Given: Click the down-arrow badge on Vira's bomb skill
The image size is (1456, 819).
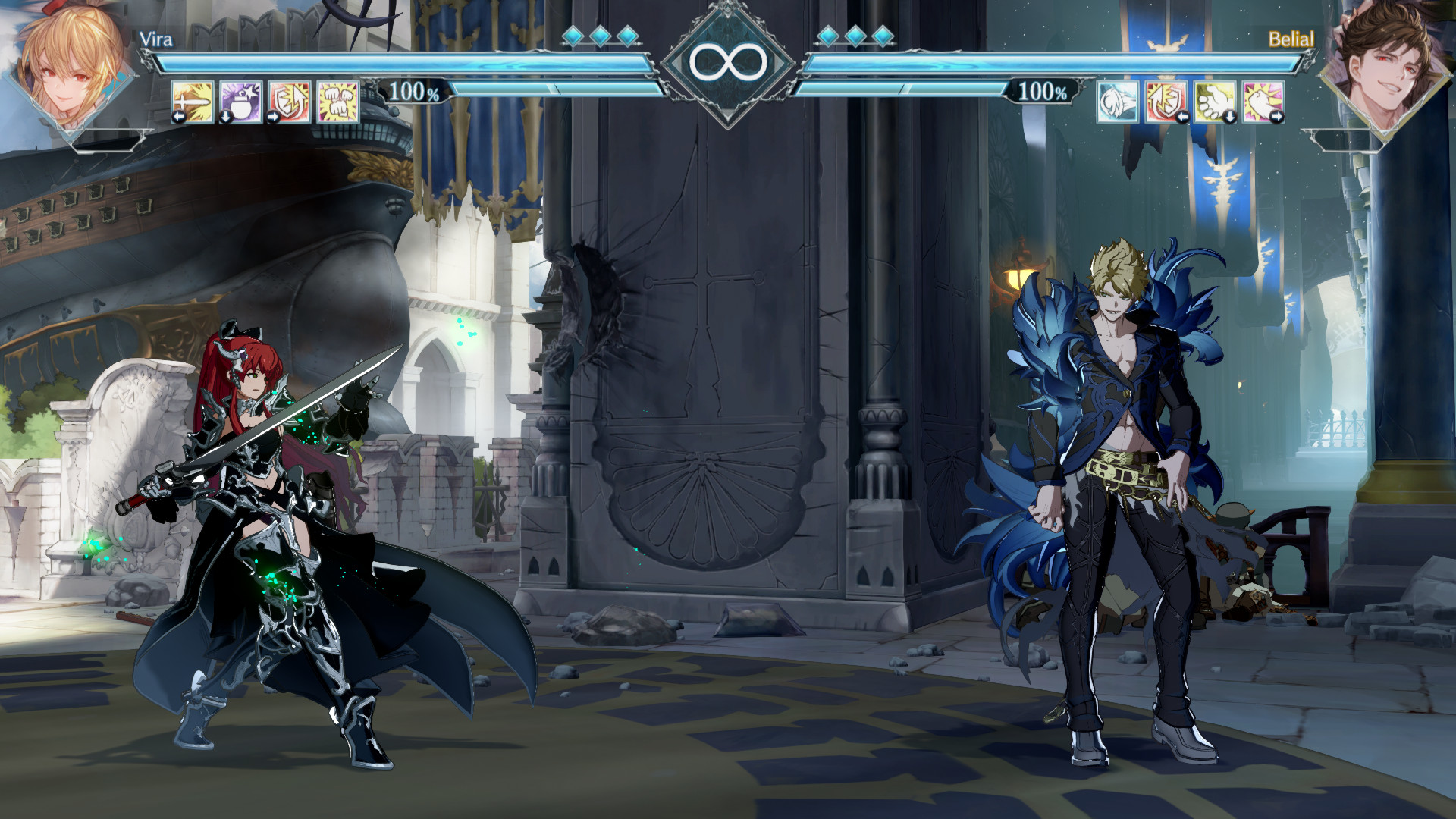Looking at the screenshot, I should [226, 117].
